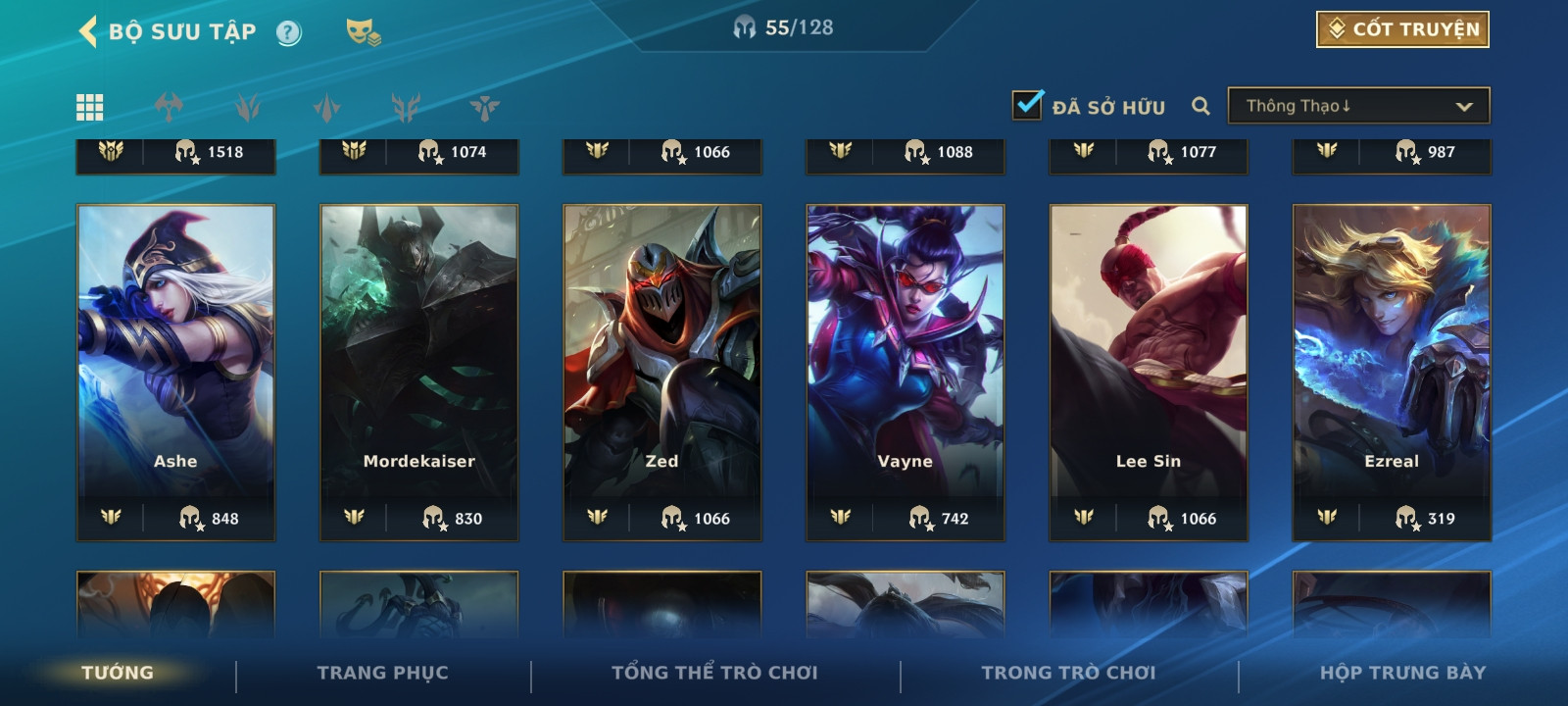Open the magnifying glass search

pos(1200,106)
